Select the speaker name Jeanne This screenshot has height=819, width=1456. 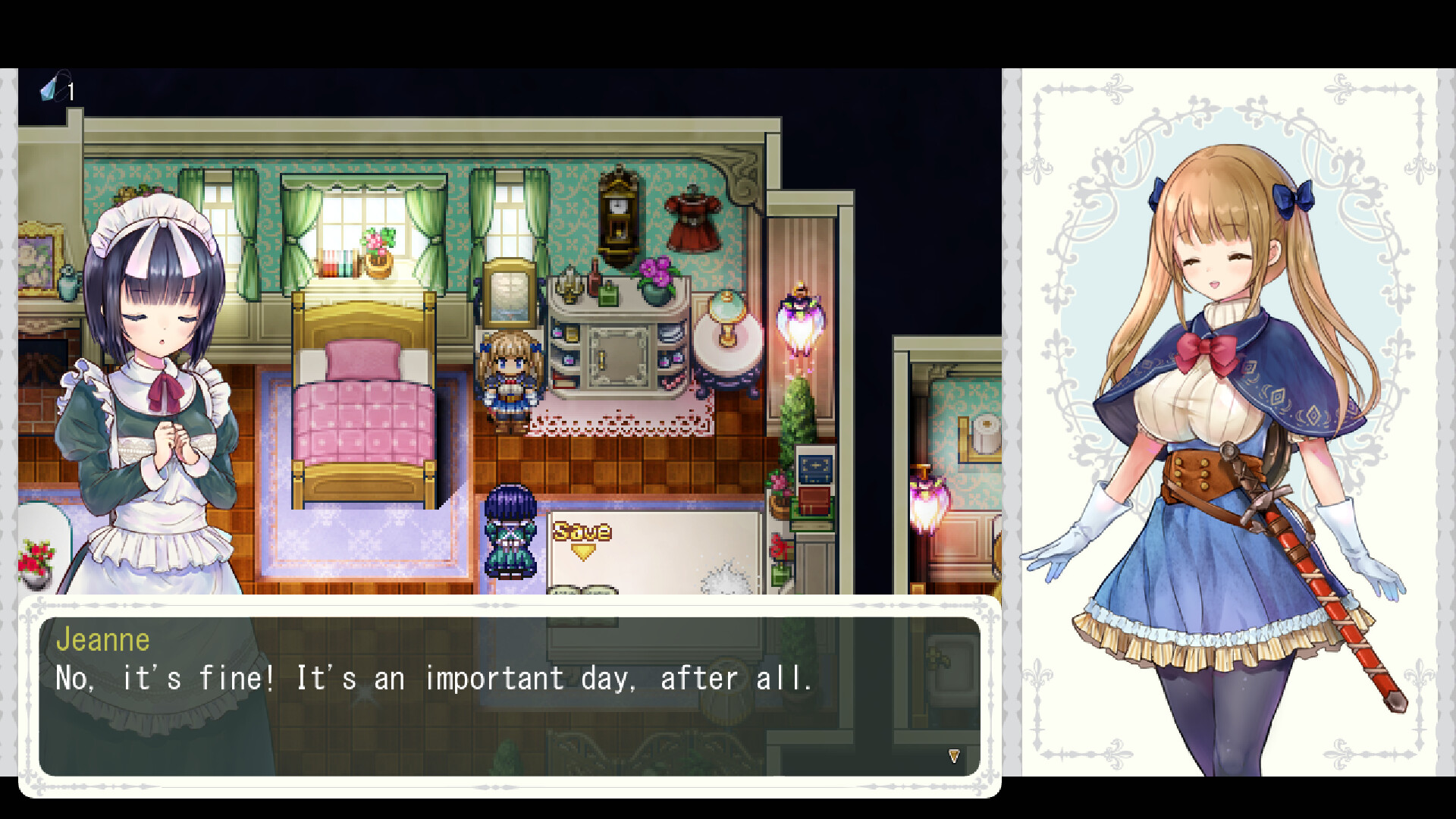click(103, 639)
